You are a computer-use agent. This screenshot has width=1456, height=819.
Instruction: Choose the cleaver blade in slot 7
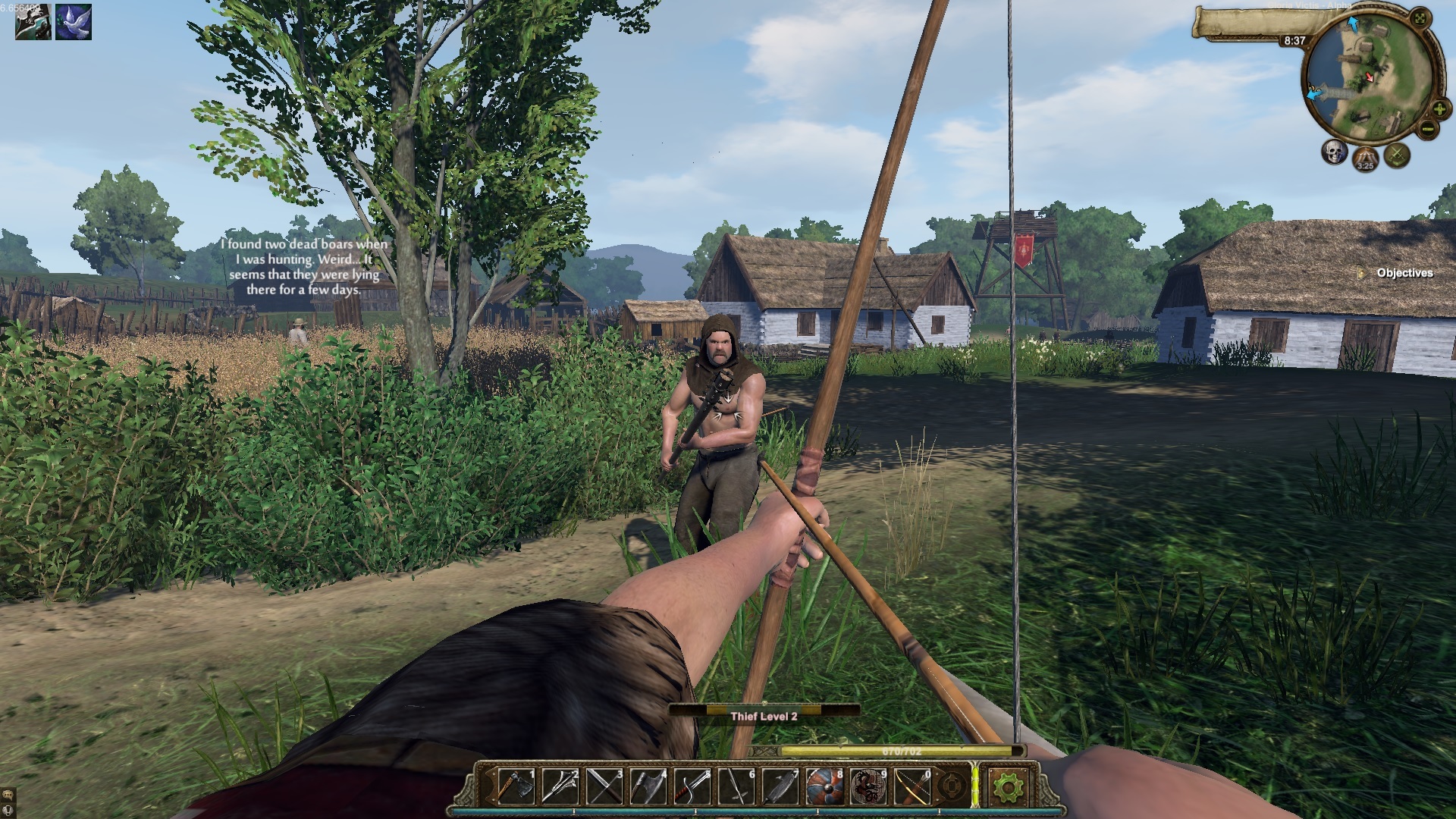780,786
